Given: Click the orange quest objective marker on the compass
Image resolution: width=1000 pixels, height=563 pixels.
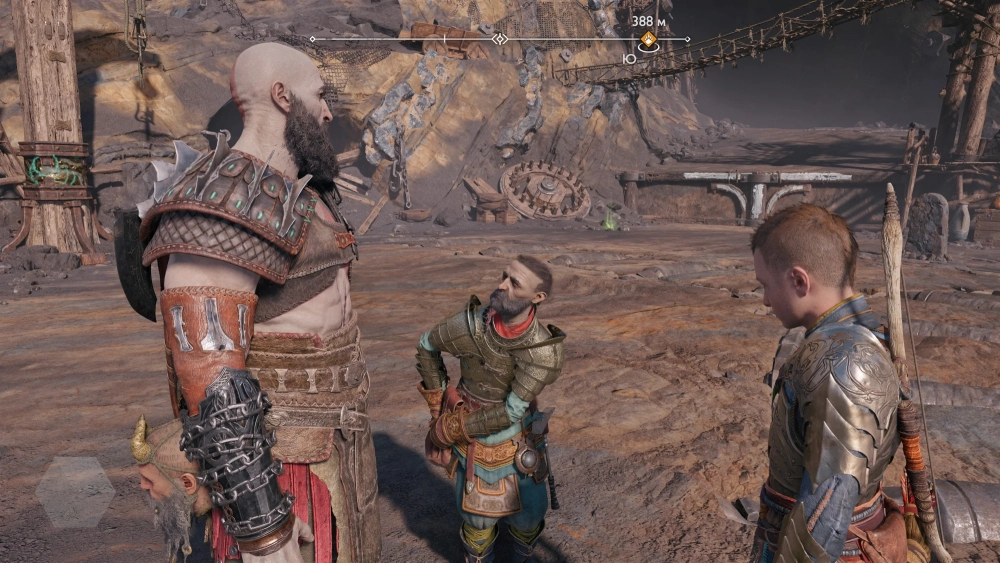Looking at the screenshot, I should coord(648,39).
